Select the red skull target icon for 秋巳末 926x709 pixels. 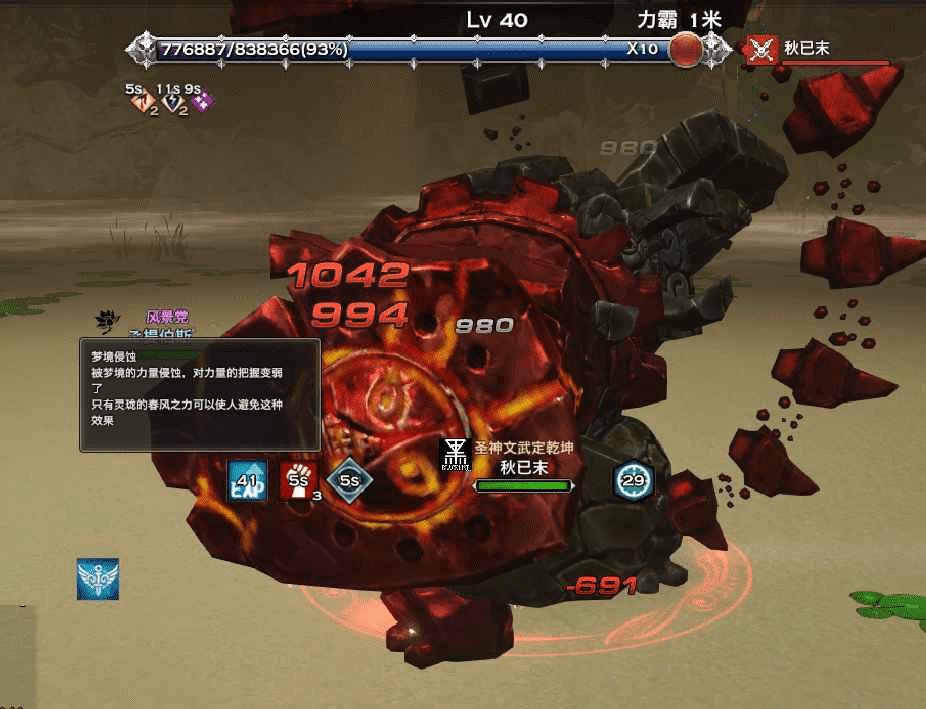coord(762,48)
